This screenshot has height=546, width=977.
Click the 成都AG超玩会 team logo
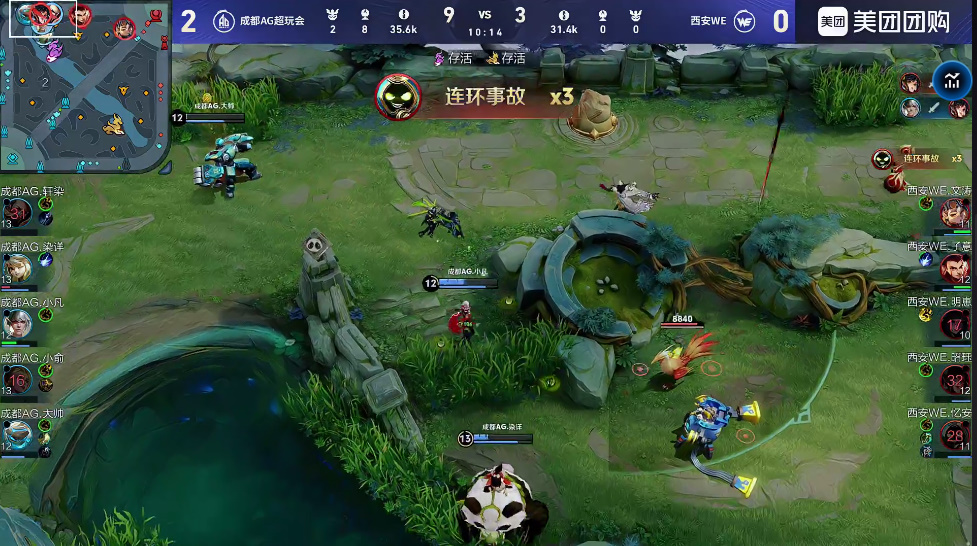pos(225,22)
